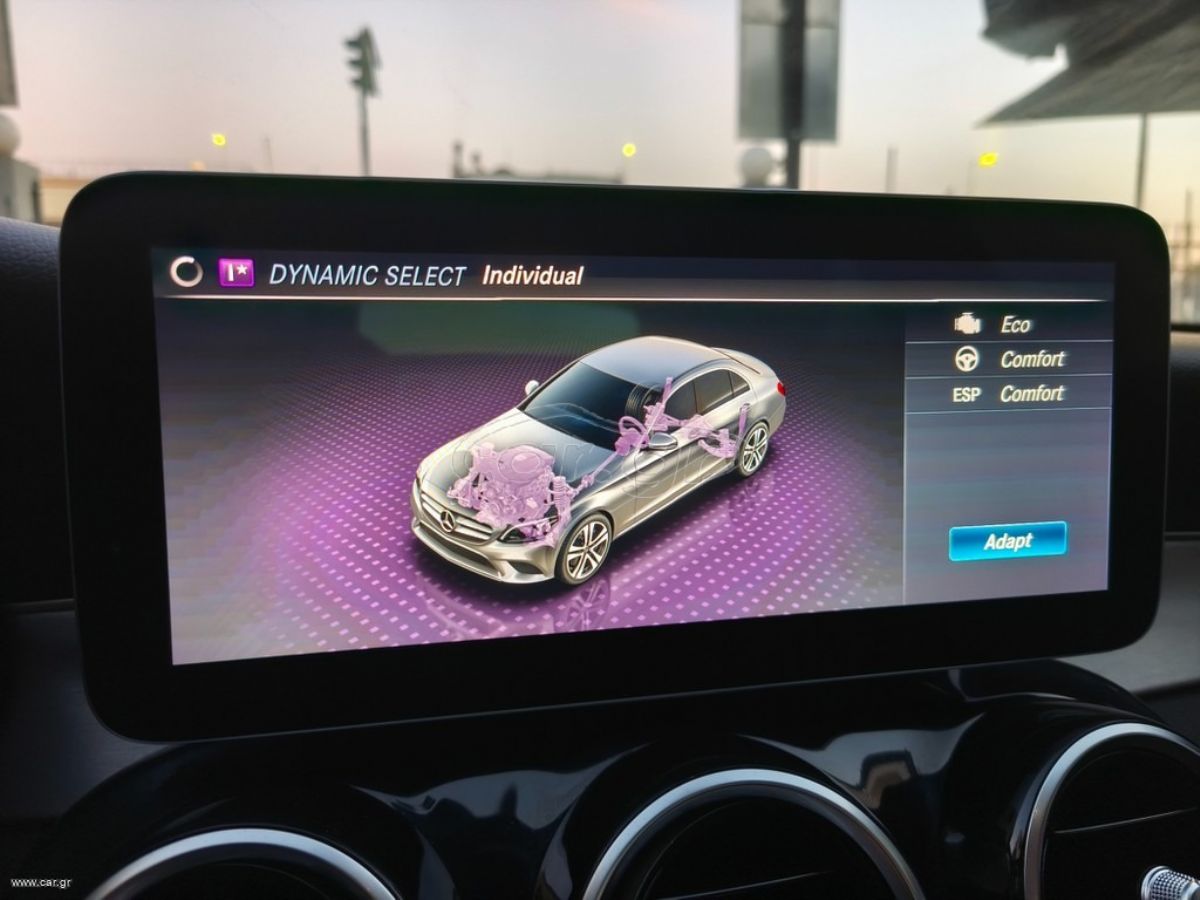The width and height of the screenshot is (1200, 900).
Task: Click the purple Individual mode icon
Action: (x=236, y=273)
